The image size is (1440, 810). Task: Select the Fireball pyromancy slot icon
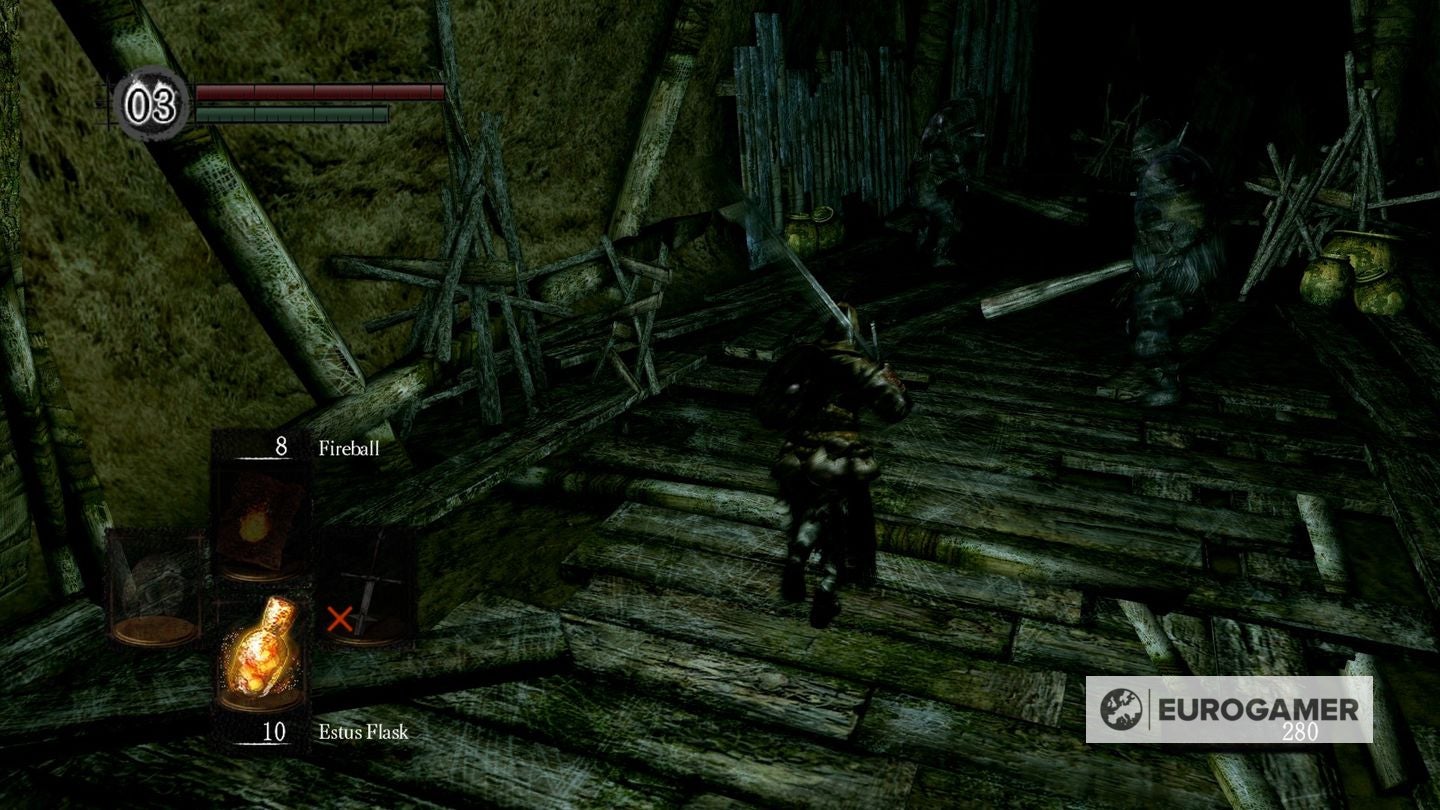coord(258,521)
